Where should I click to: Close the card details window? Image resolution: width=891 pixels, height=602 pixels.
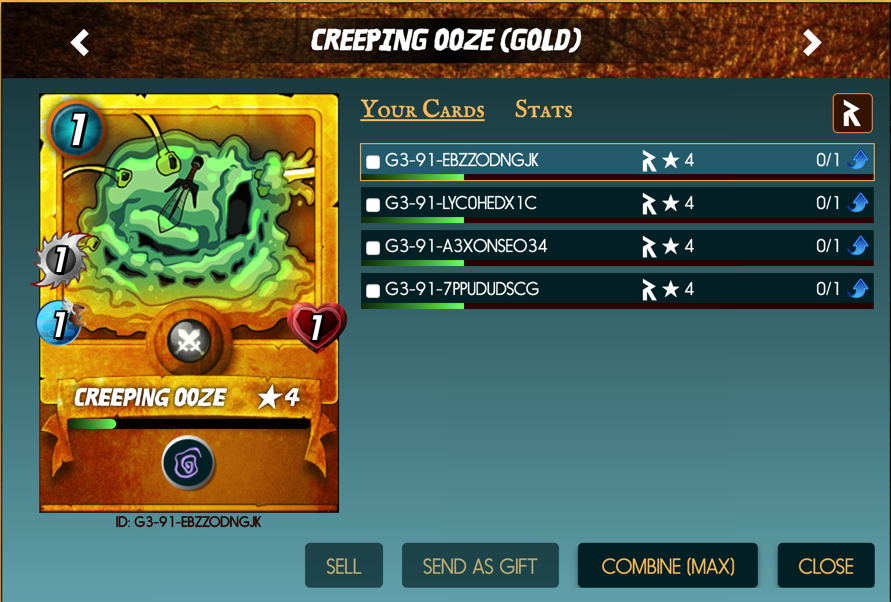click(x=825, y=566)
